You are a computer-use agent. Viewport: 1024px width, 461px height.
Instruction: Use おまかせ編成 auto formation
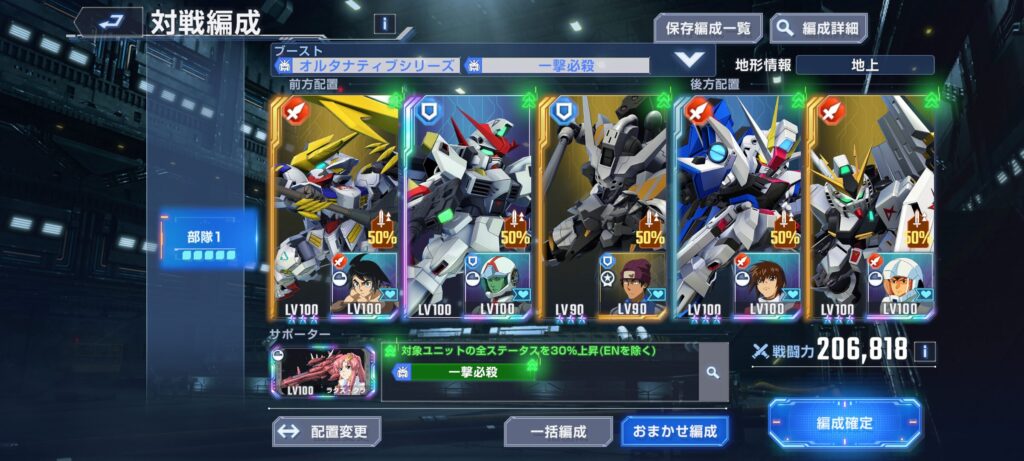point(674,432)
